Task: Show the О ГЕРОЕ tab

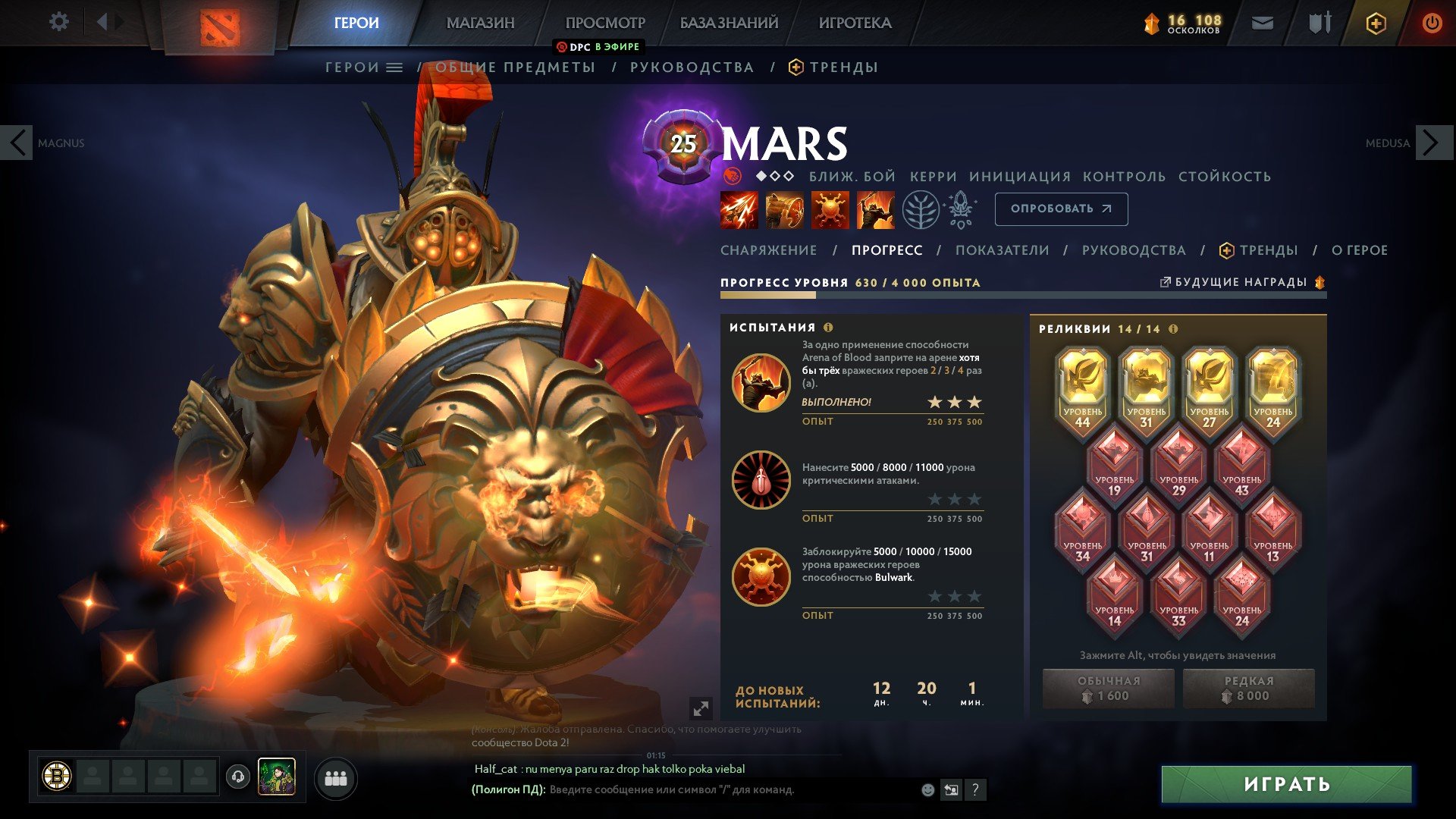Action: click(x=1359, y=250)
